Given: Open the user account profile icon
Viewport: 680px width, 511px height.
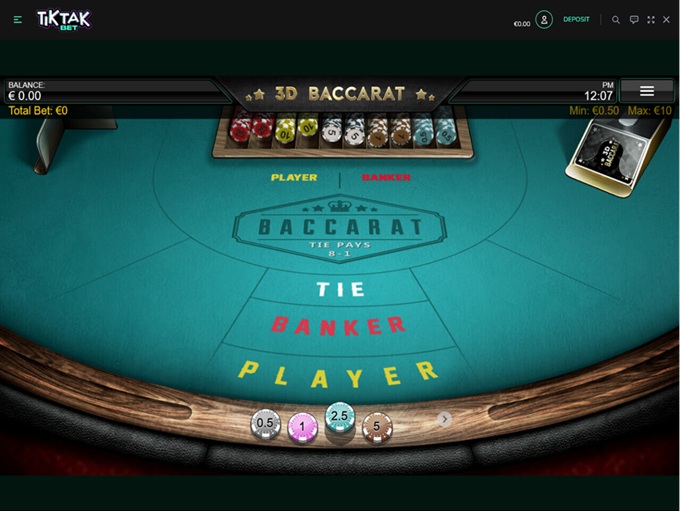Looking at the screenshot, I should [544, 19].
